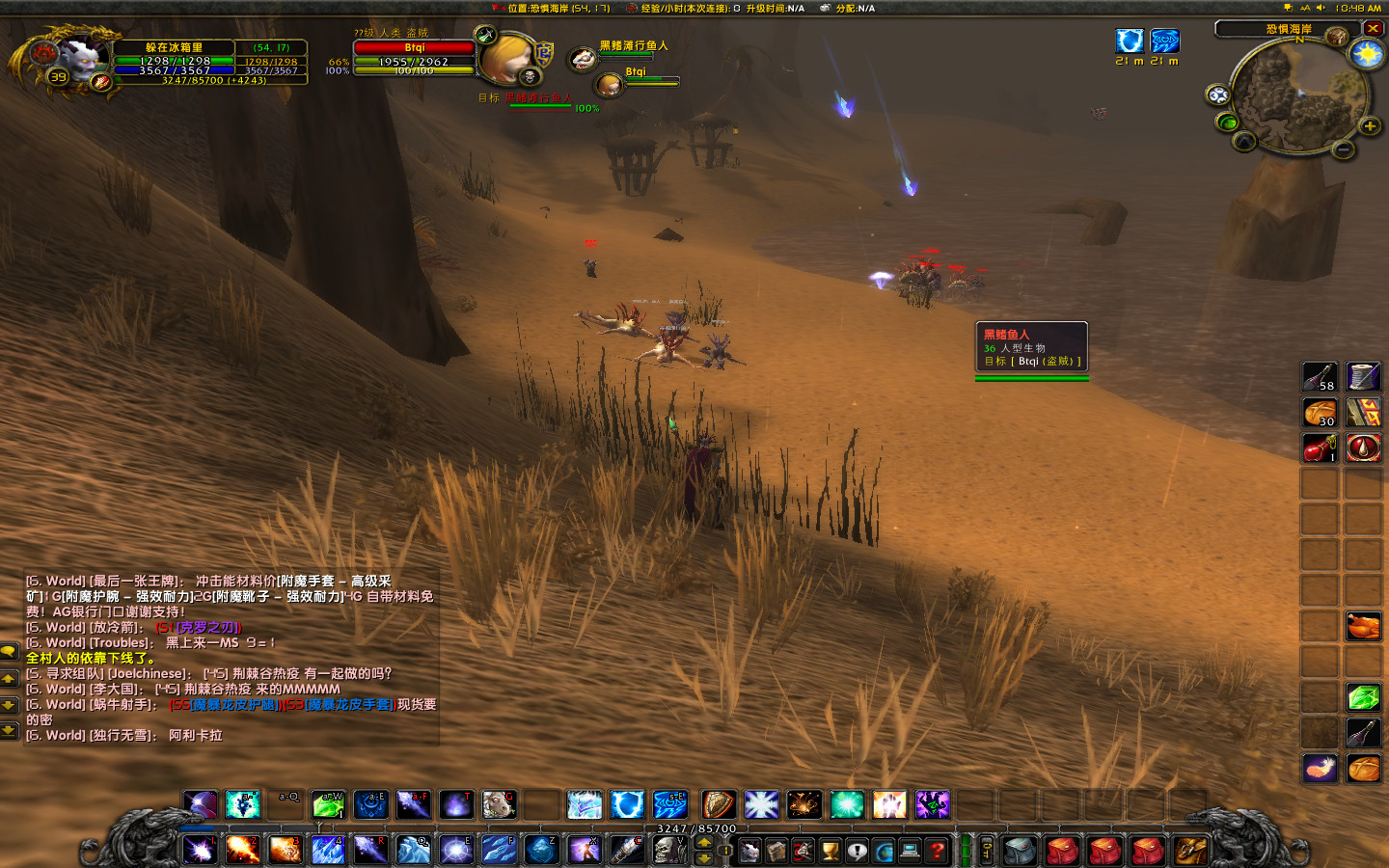Click the keyring button beside the bags
This screenshot has height=868, width=1389.
tap(985, 852)
